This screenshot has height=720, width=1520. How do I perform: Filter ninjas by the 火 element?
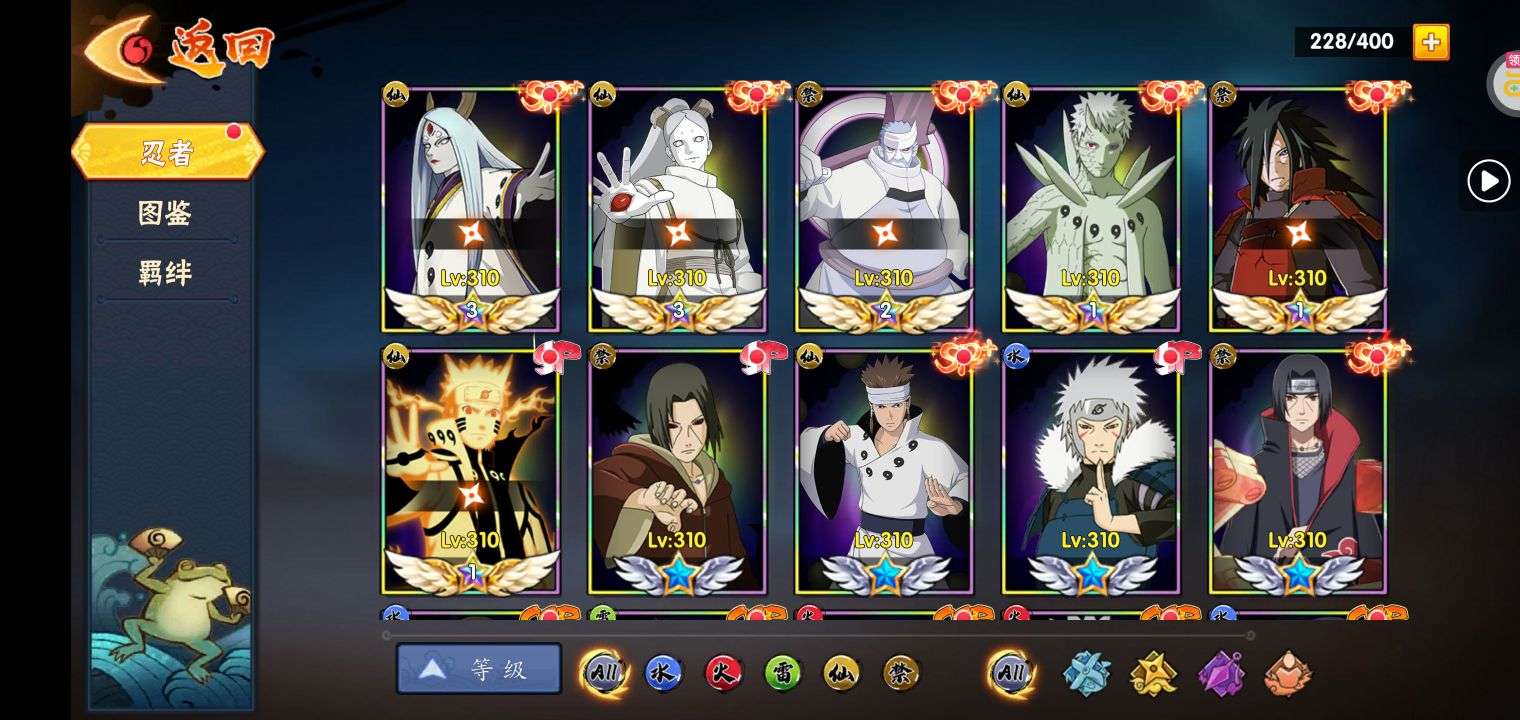tap(722, 673)
